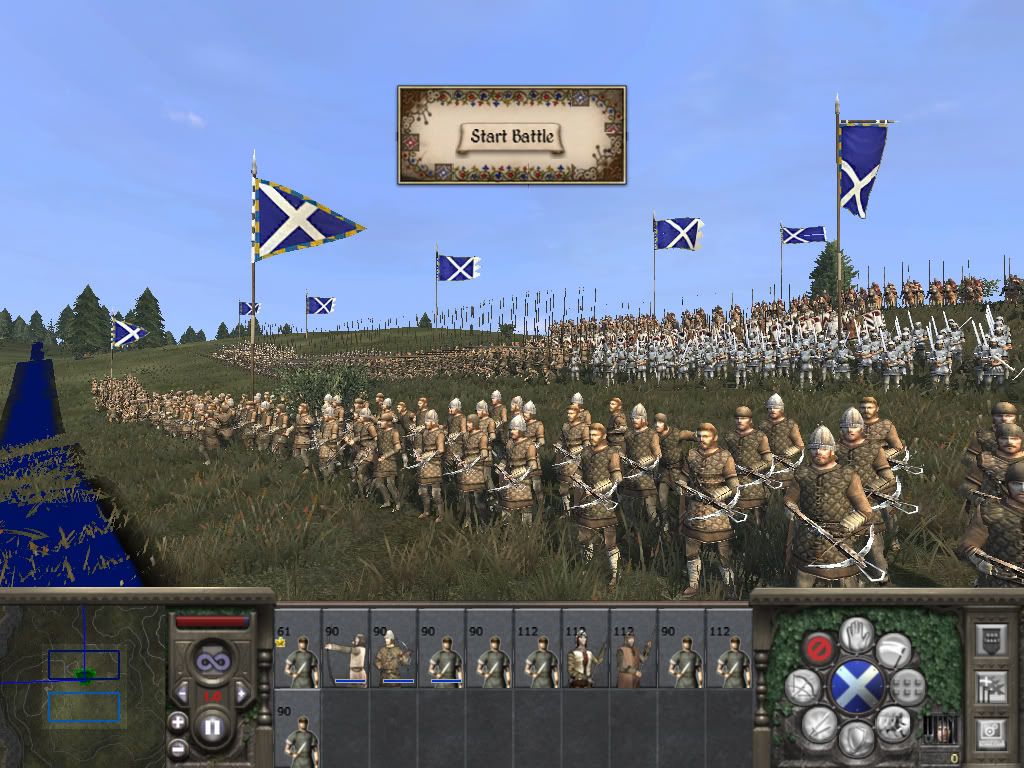Increase game speed with right arrow
The height and width of the screenshot is (768, 1024).
tap(240, 692)
